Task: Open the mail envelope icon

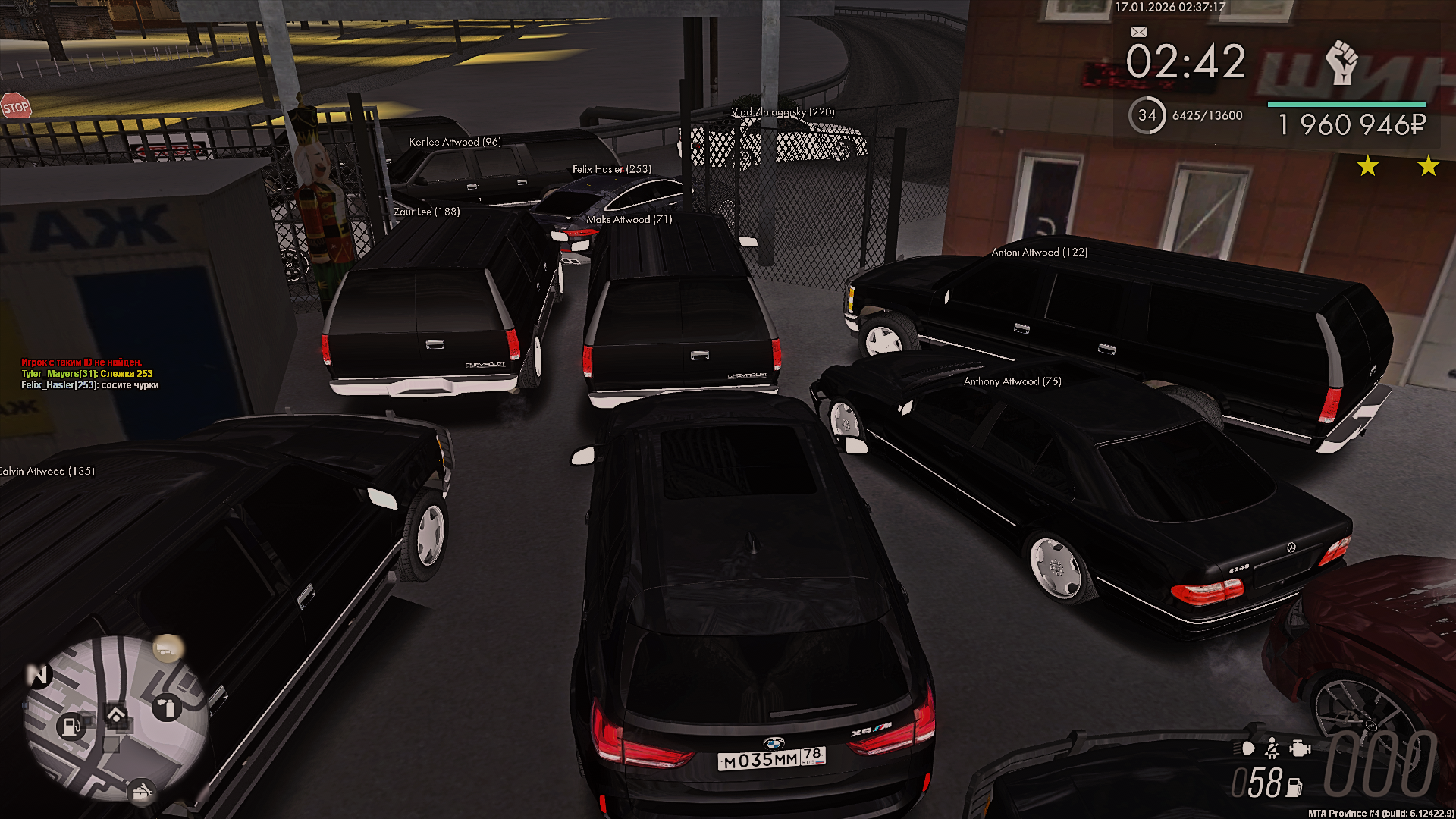Action: [1138, 32]
